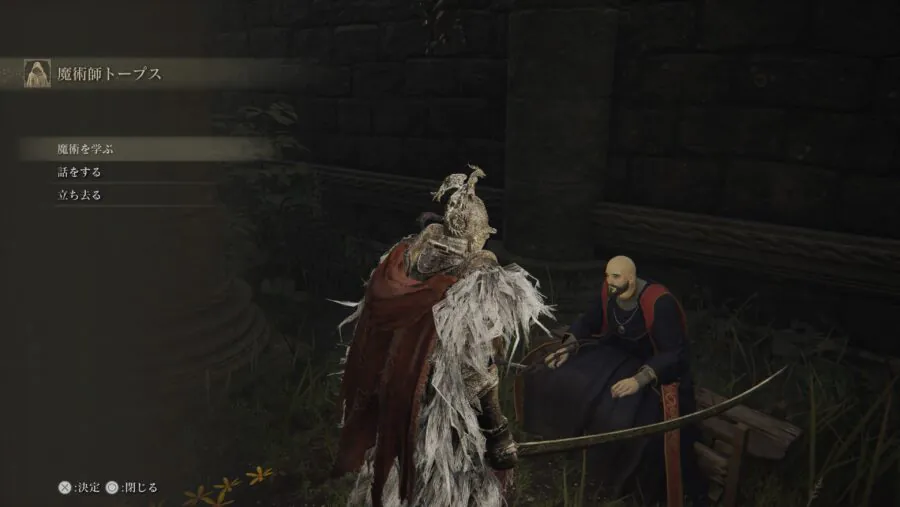Select 魔術を学ぶ to learn sorceries
This screenshot has width=900, height=507.
[86, 150]
